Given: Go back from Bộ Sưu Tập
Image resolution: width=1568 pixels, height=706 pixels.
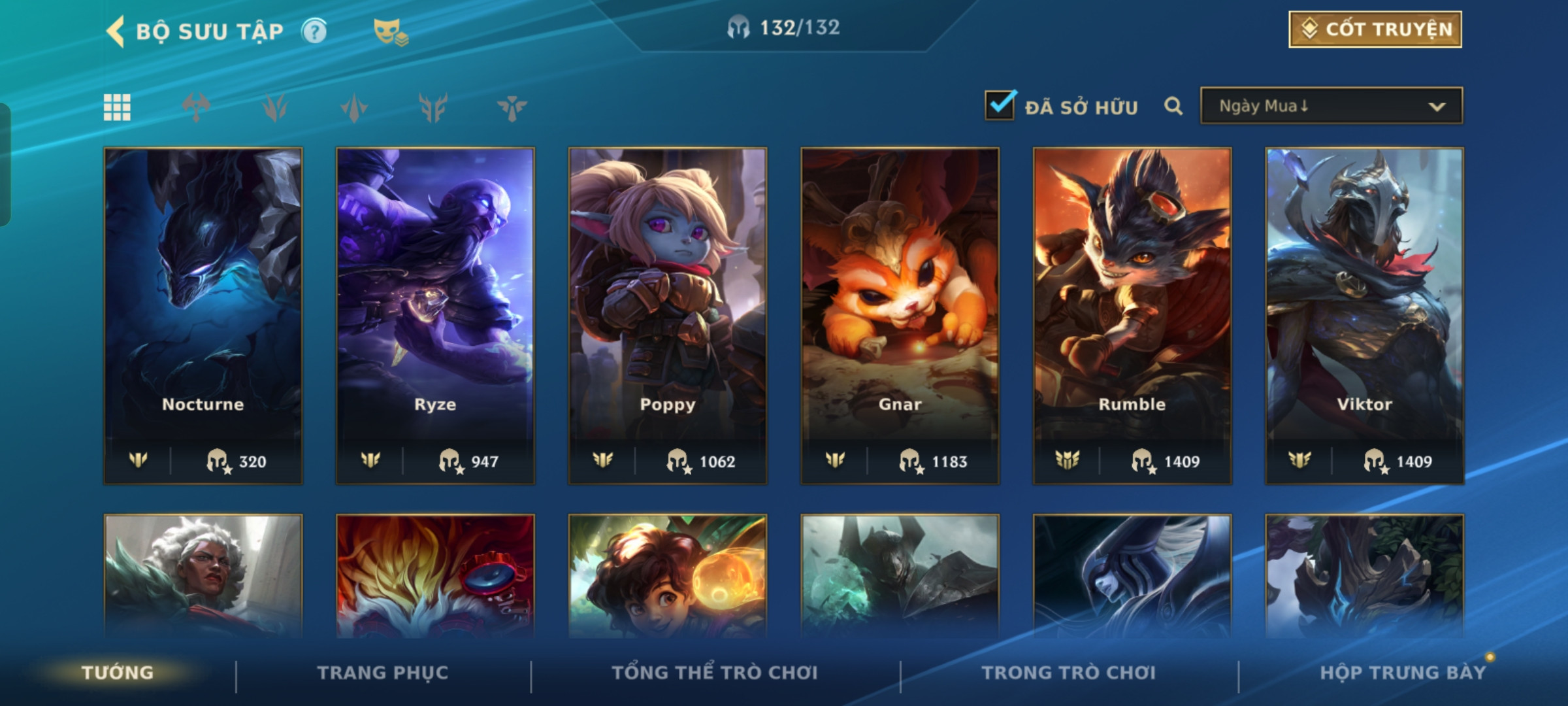Looking at the screenshot, I should (116, 31).
